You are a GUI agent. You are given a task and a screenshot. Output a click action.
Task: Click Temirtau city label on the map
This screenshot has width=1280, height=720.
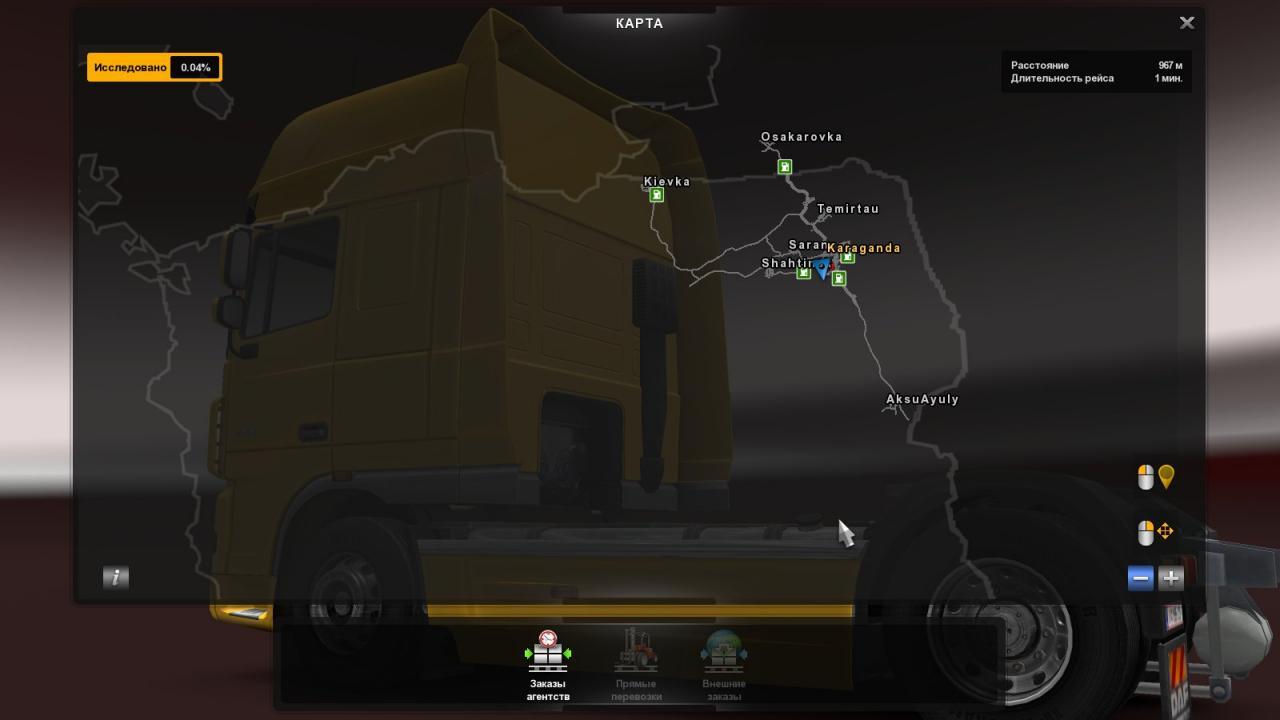coord(847,209)
